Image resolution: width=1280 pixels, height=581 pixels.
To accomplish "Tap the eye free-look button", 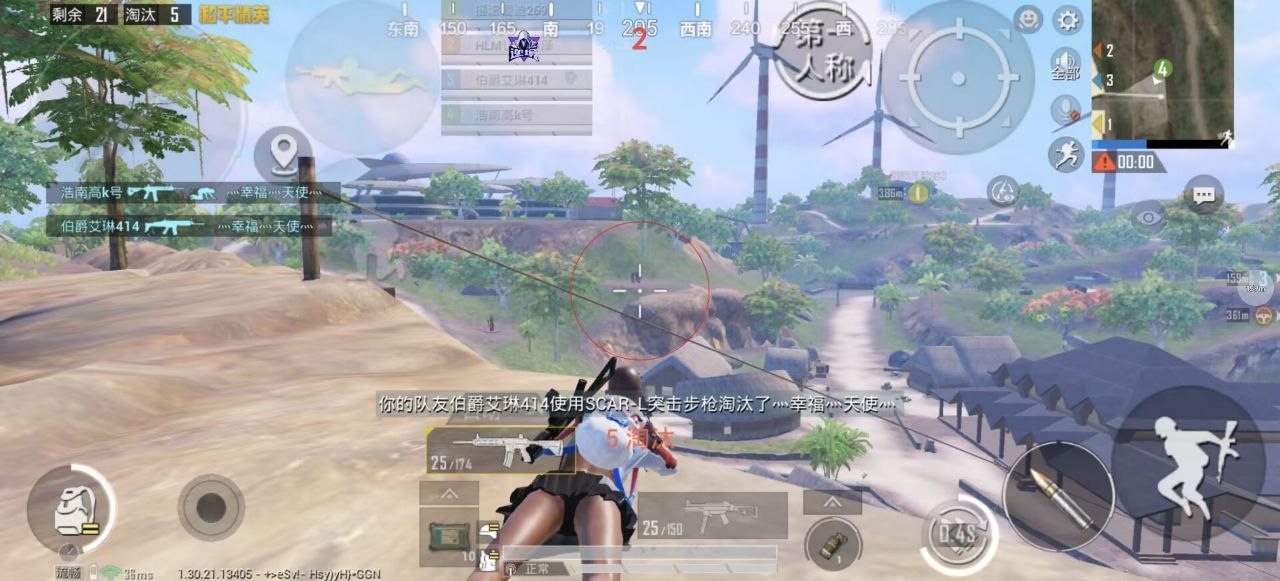I will 1148,216.
